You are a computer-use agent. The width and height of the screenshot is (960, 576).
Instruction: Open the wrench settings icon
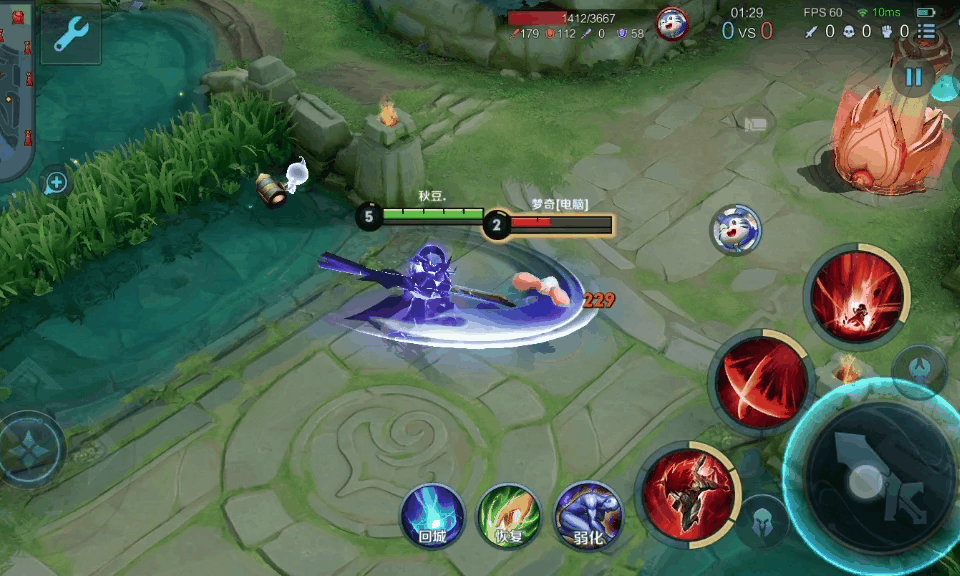[70, 36]
